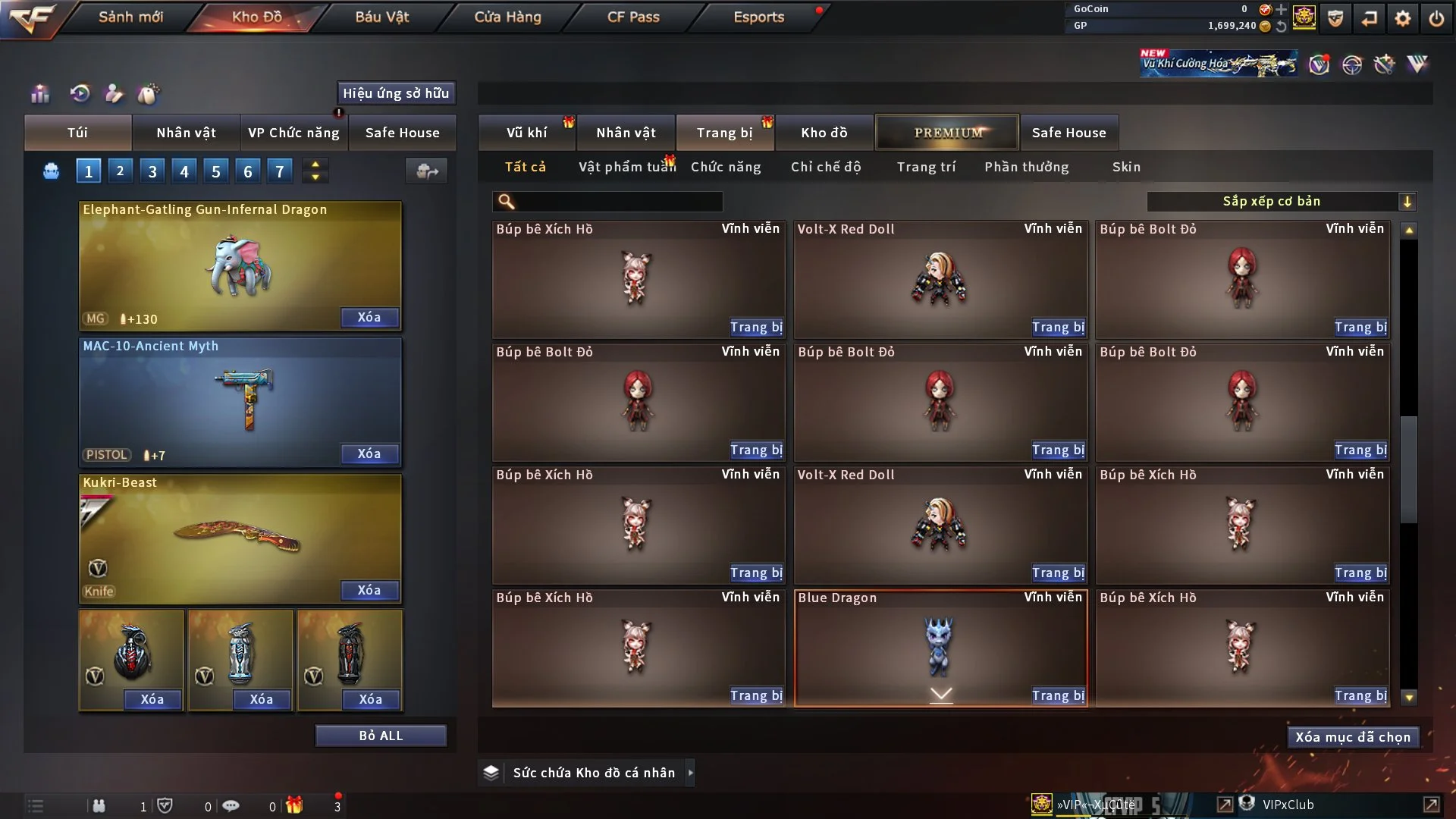Open the Sắp xếp cơ bản sort dropdown
The image size is (1456, 819).
coord(1281,202)
